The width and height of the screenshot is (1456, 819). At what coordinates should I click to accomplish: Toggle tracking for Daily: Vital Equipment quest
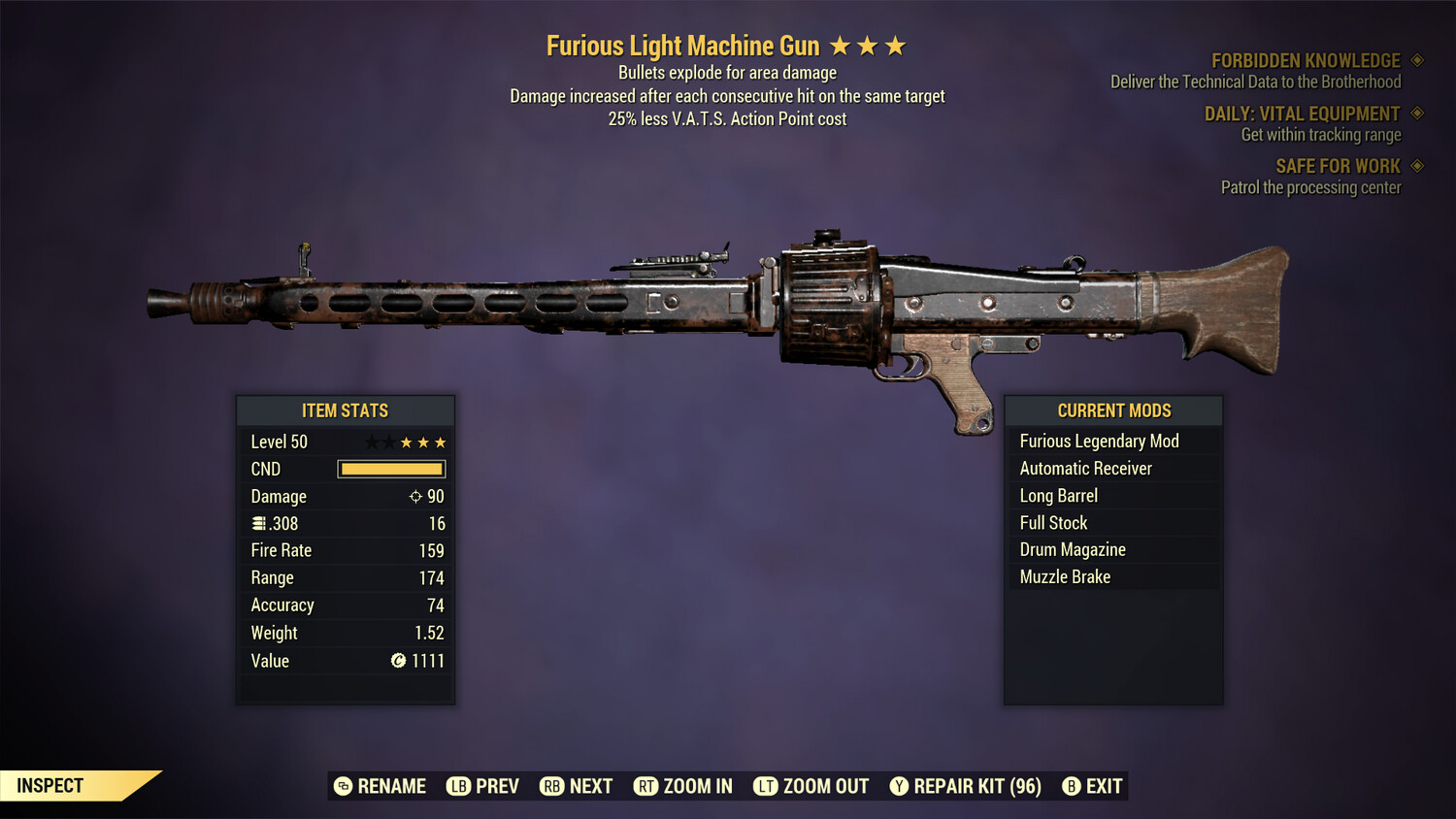point(1415,114)
